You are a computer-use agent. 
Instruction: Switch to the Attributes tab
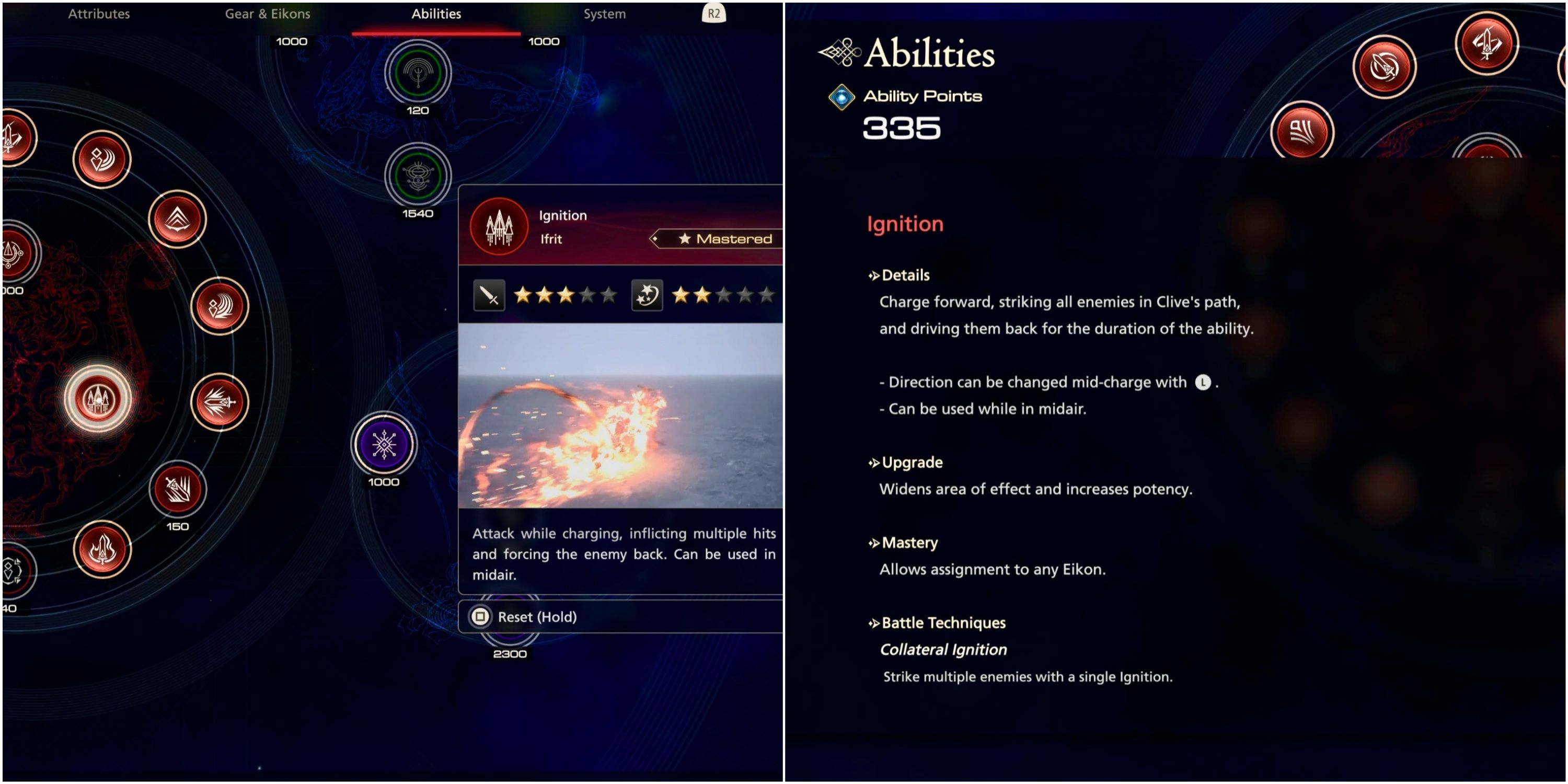pos(99,14)
